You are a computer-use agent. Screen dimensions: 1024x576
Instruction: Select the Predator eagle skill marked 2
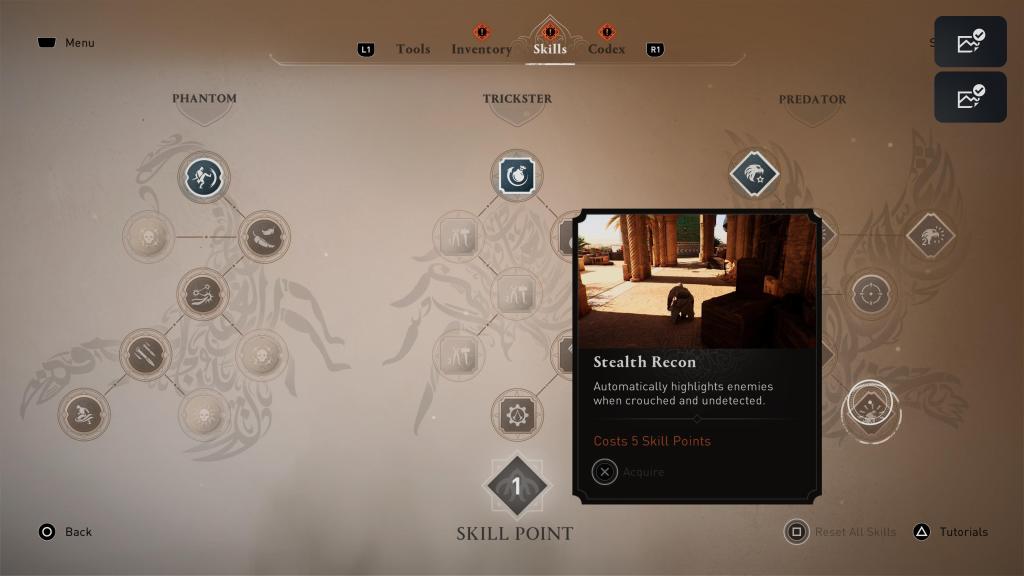pyautogui.click(x=930, y=236)
